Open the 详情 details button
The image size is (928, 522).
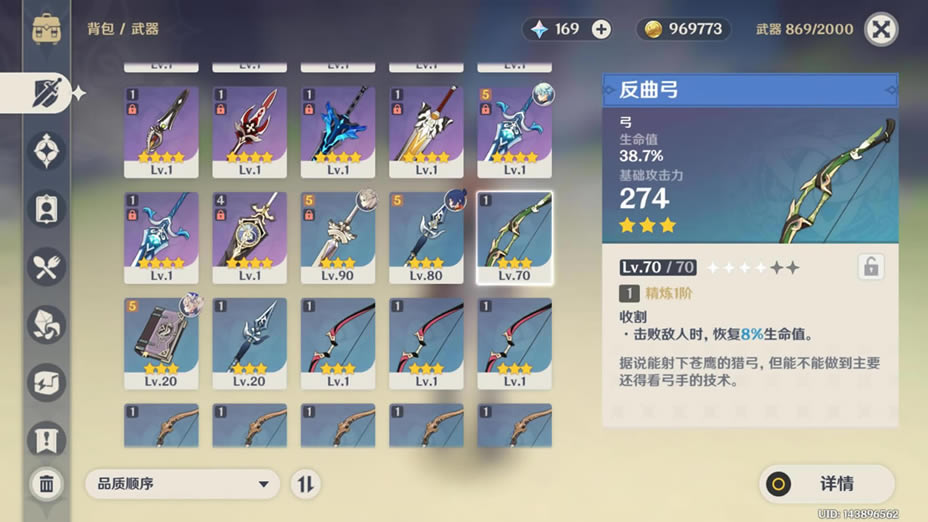pyautogui.click(x=826, y=484)
